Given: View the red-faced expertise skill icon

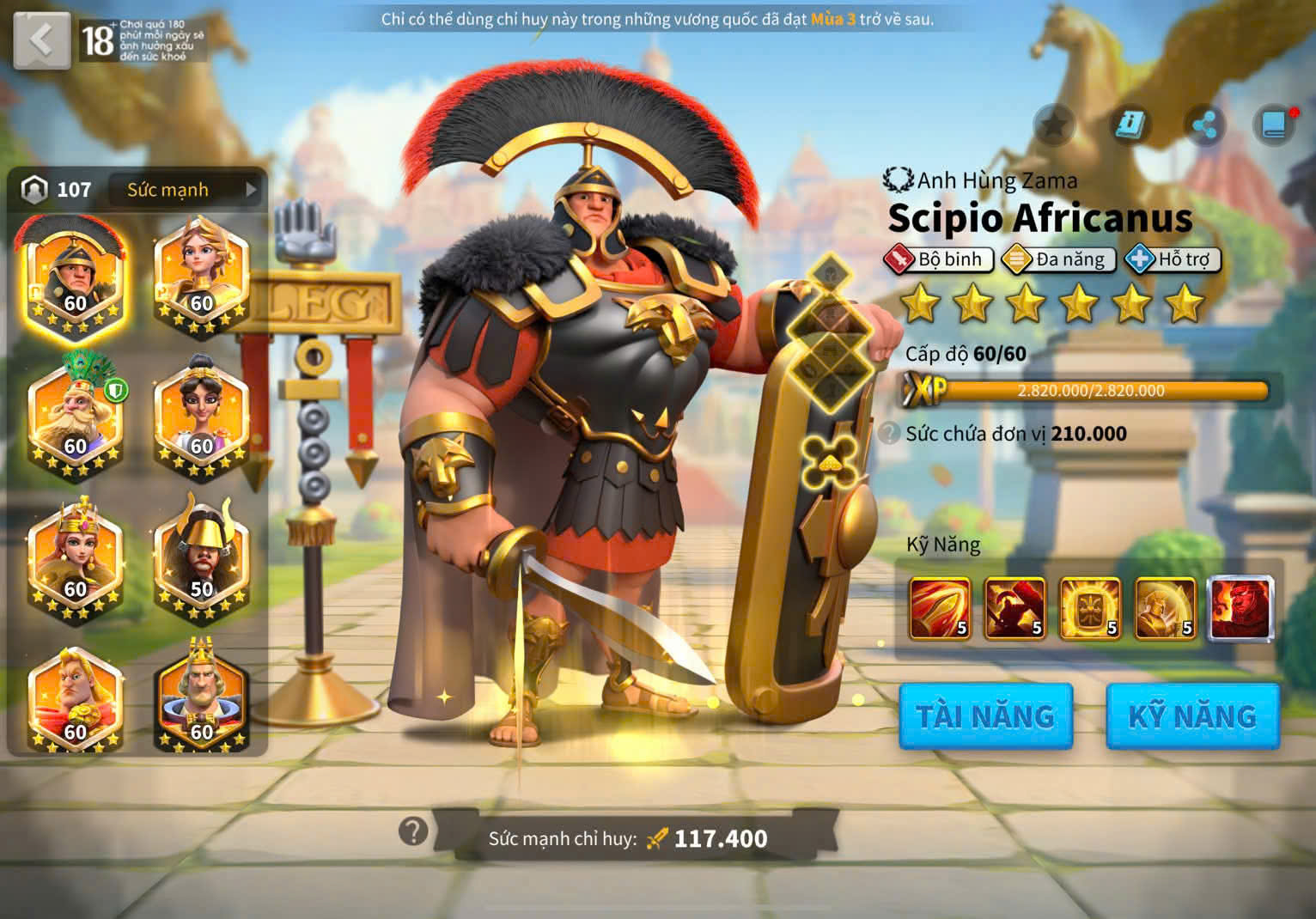Looking at the screenshot, I should click(1240, 608).
